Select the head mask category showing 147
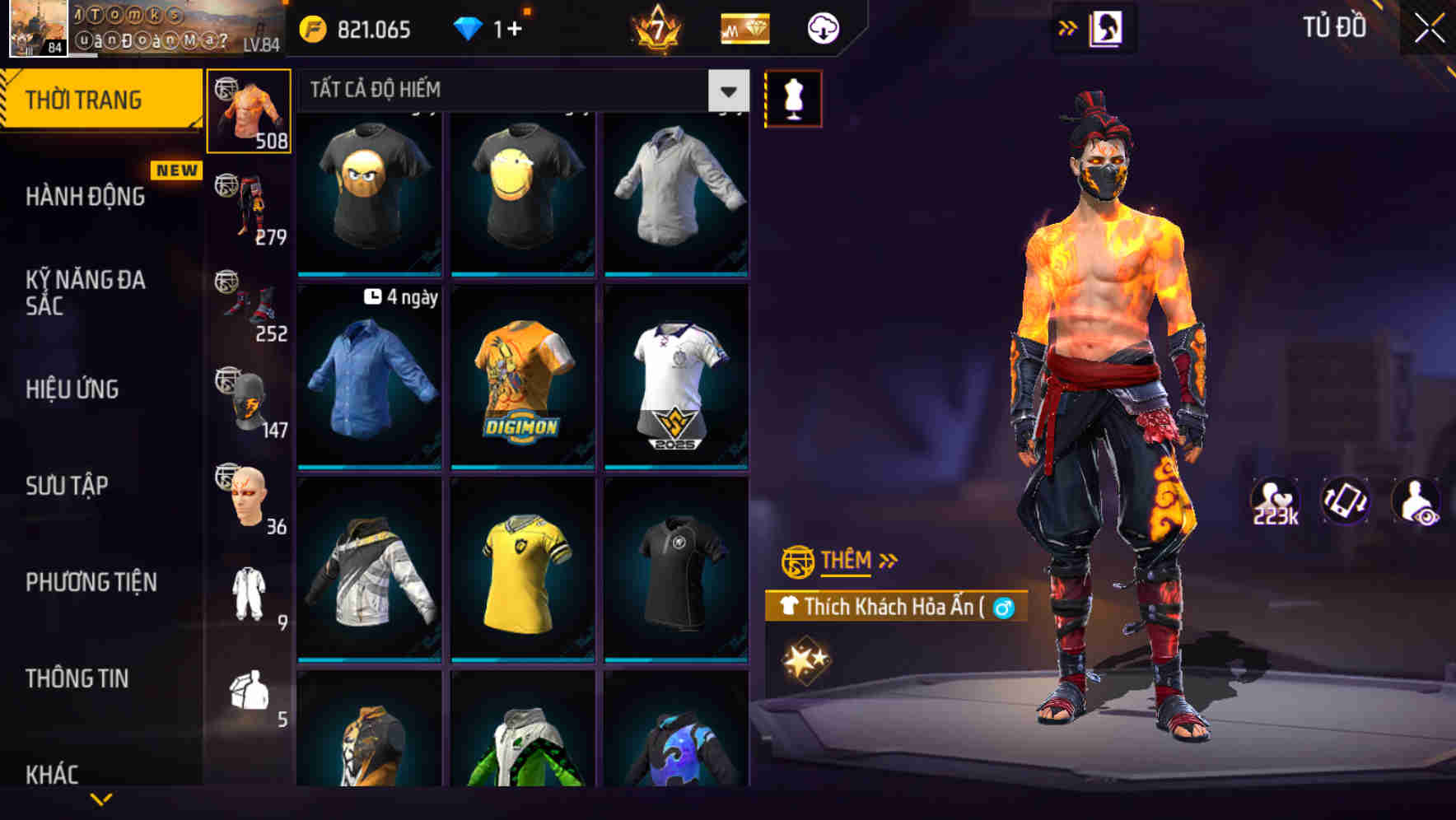1456x820 pixels. pyautogui.click(x=250, y=396)
